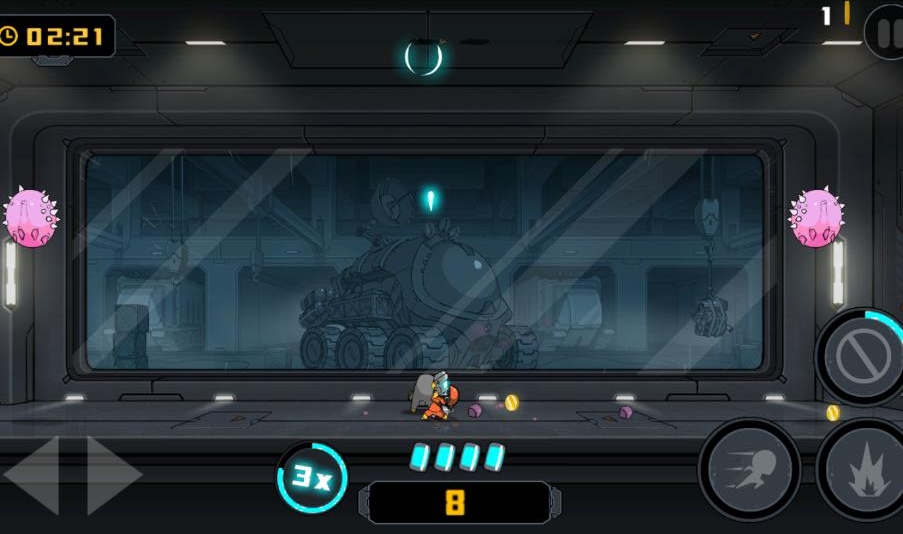The width and height of the screenshot is (903, 534).
Task: Pause the game
Action: coord(886,32)
